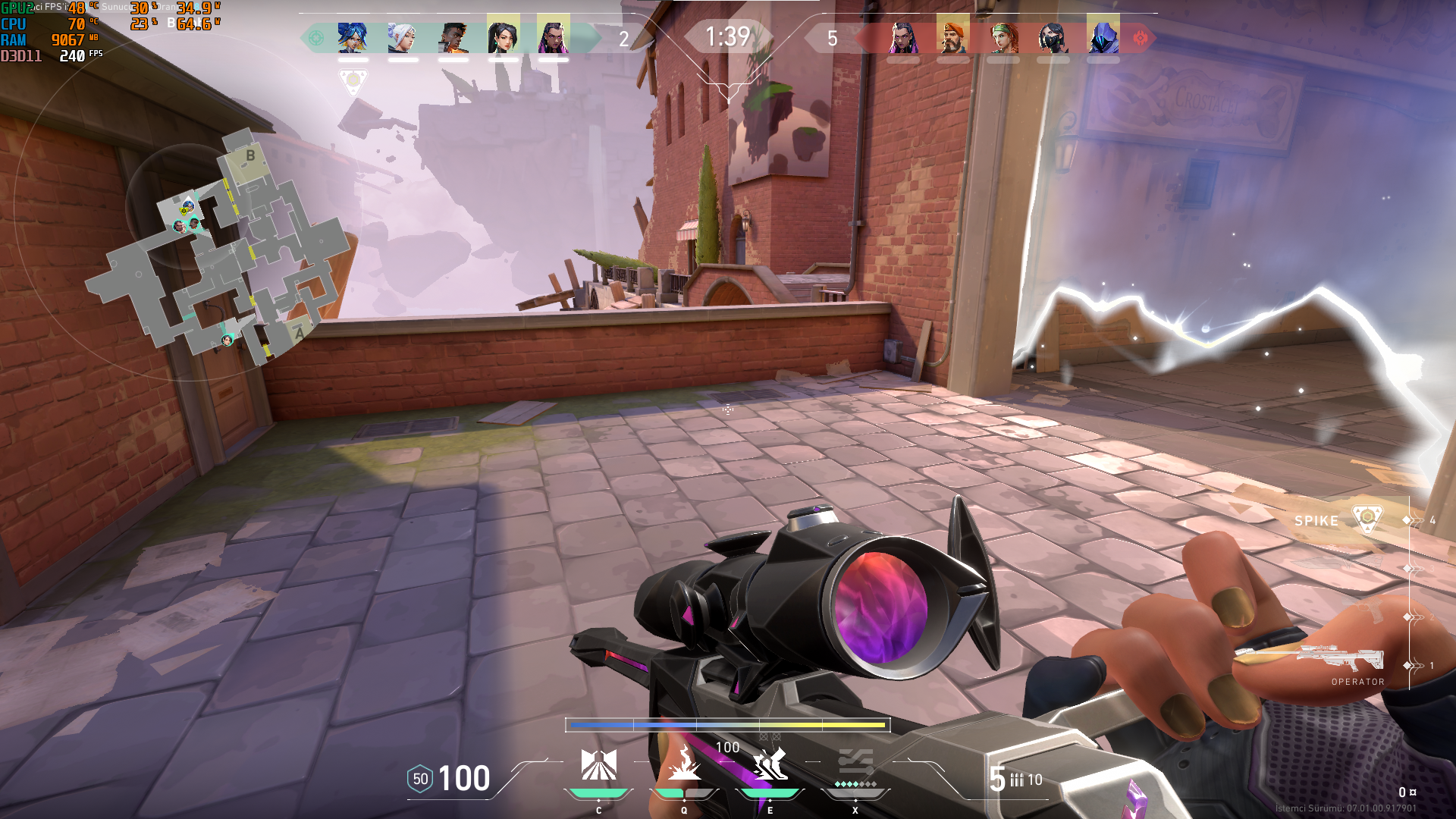Click the Phoenix teammate portrait
The height and width of the screenshot is (819, 1456).
click(453, 37)
